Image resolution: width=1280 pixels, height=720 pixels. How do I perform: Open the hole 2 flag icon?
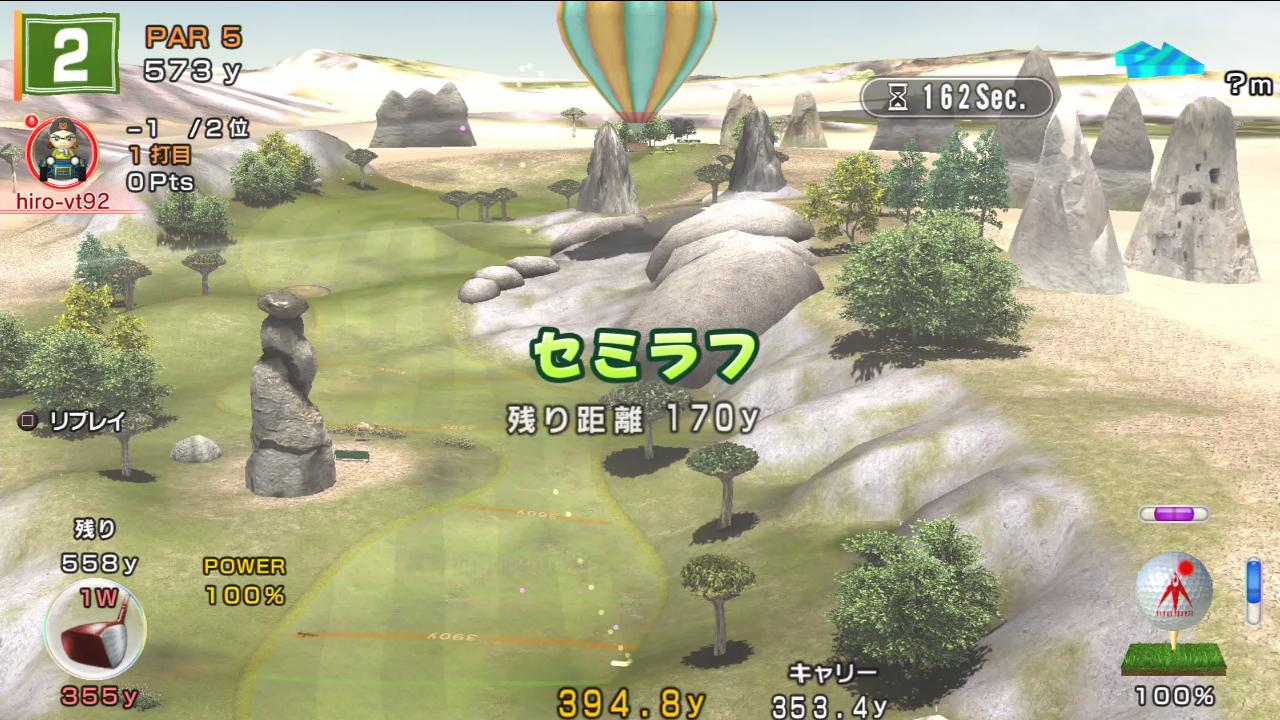tap(69, 56)
